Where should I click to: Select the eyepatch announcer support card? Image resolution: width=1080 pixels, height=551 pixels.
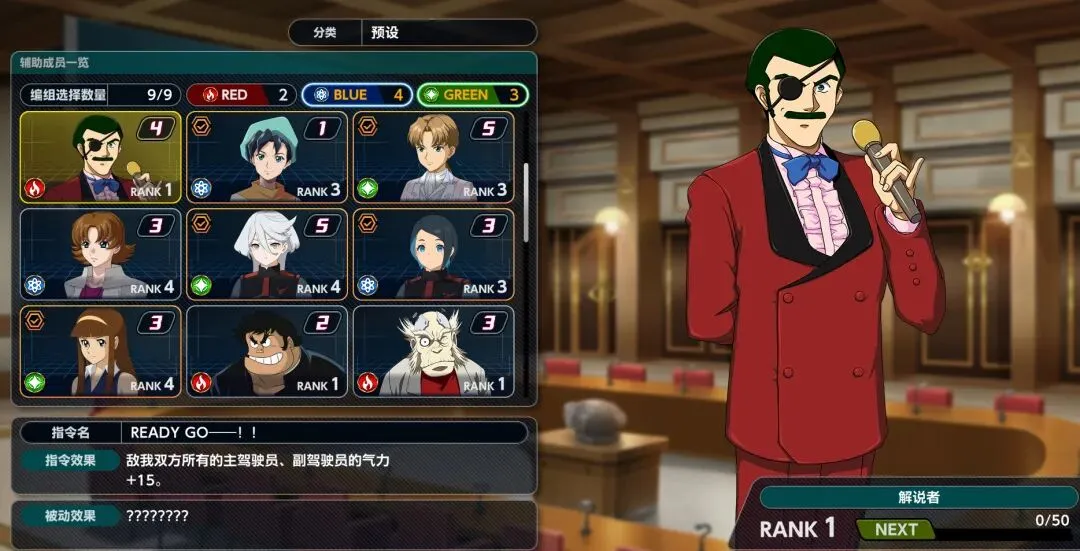coord(100,157)
